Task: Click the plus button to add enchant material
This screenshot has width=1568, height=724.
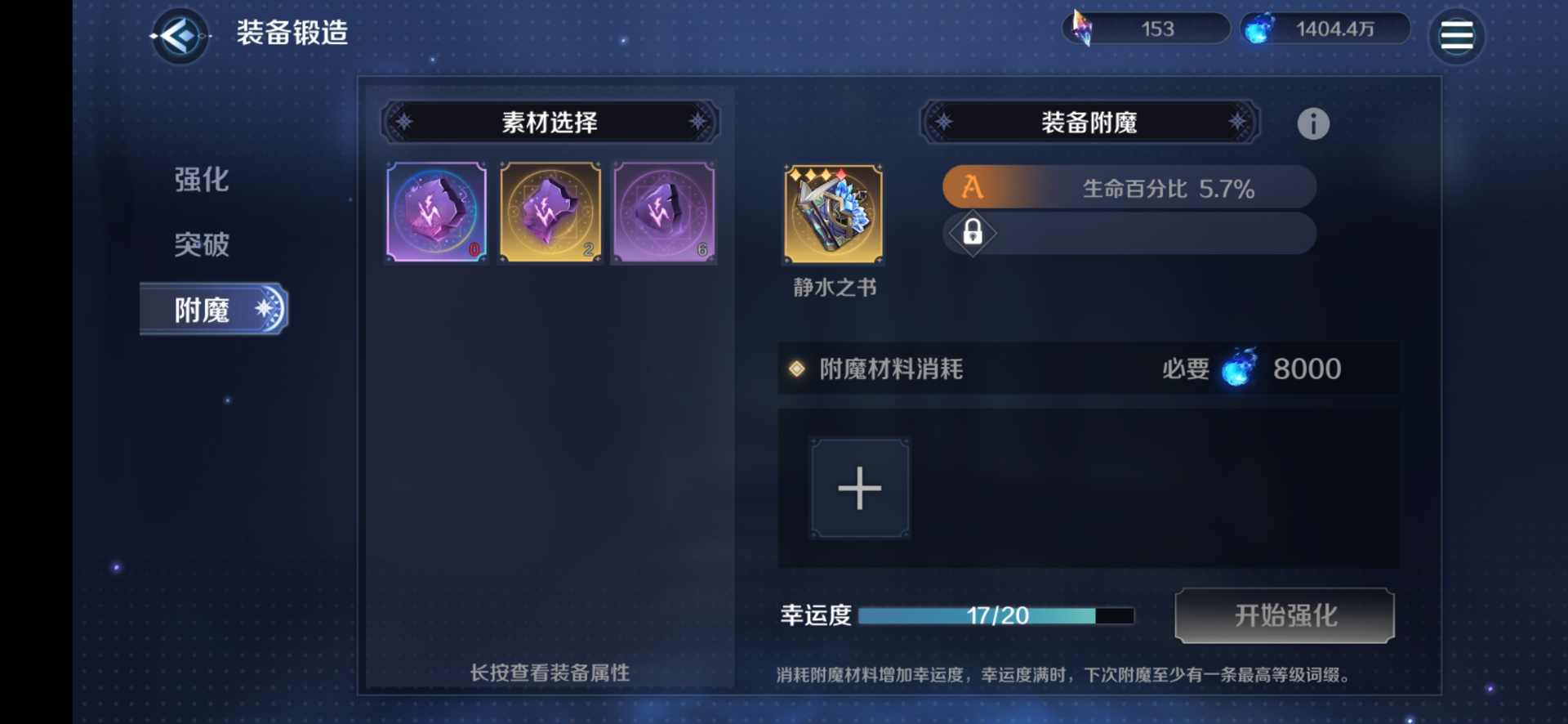Action: click(859, 488)
